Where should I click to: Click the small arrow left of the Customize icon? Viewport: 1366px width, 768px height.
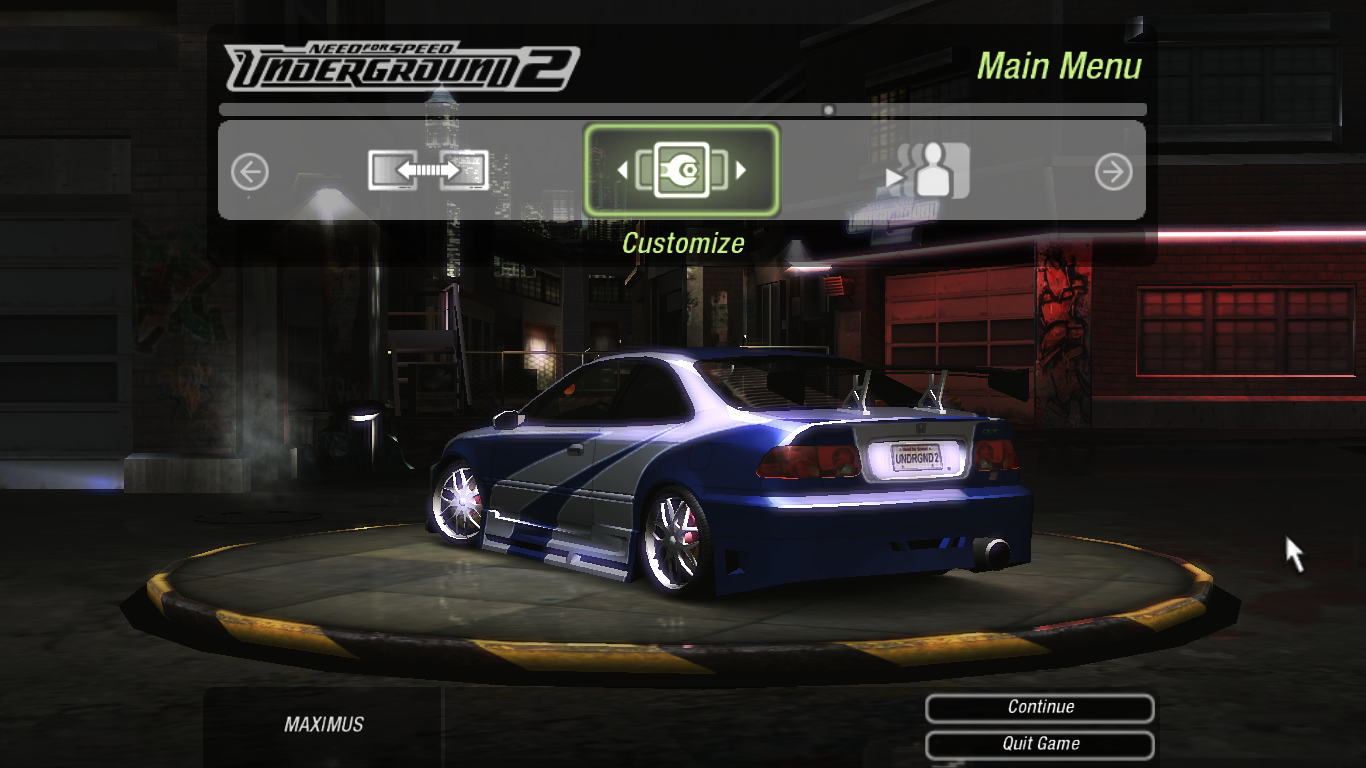click(x=625, y=170)
